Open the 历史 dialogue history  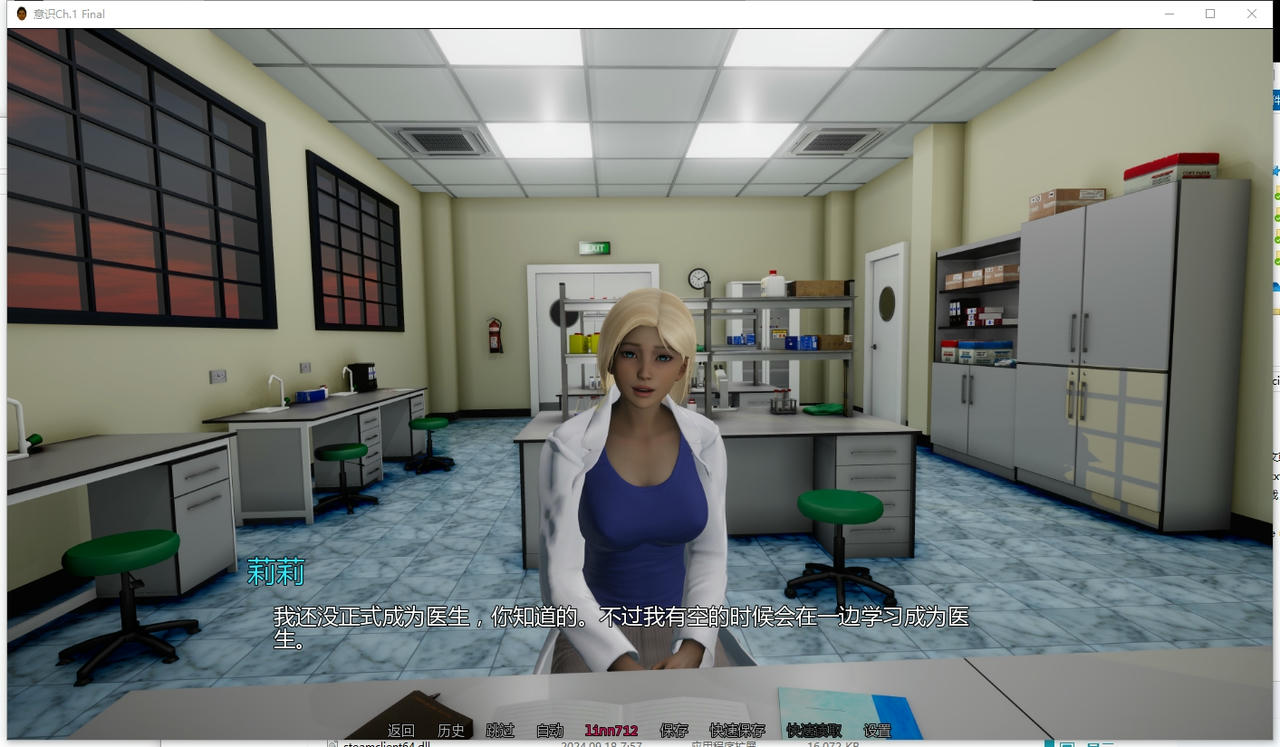pos(451,731)
